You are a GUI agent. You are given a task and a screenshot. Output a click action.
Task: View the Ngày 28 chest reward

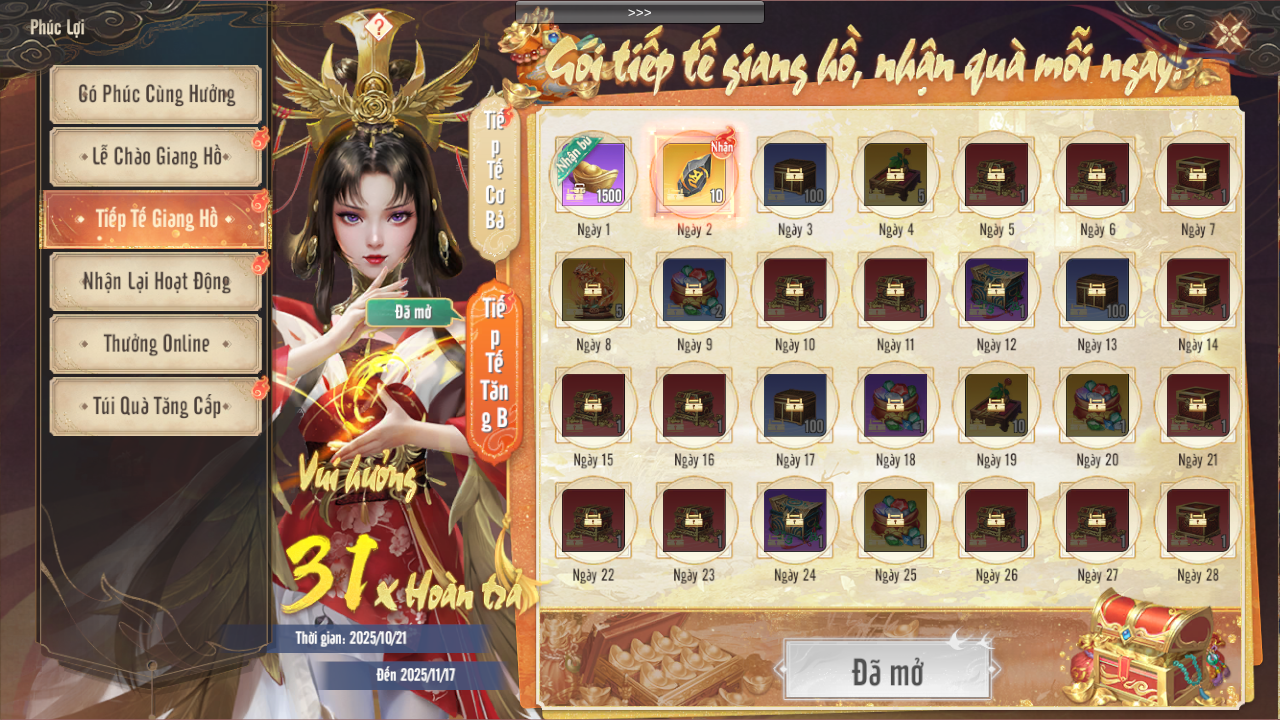coord(1198,519)
